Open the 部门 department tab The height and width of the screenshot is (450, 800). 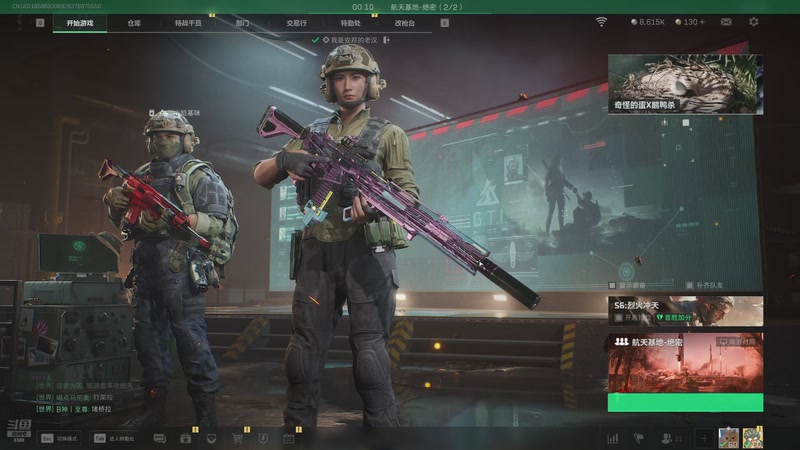(x=243, y=22)
